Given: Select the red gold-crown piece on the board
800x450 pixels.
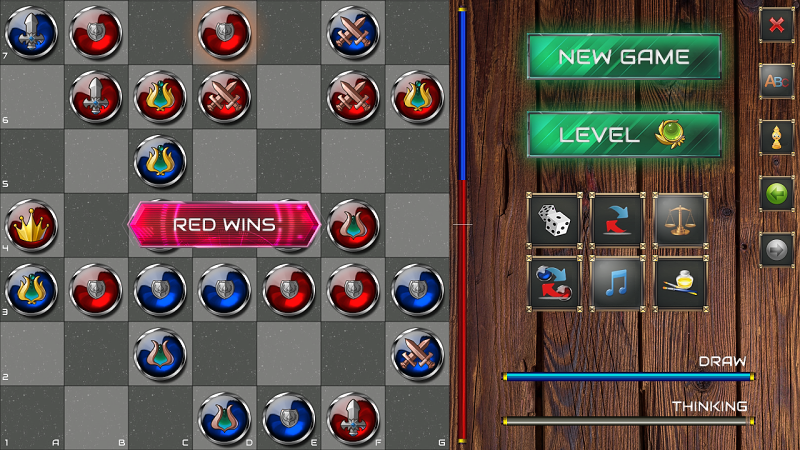Looking at the screenshot, I should 32,225.
